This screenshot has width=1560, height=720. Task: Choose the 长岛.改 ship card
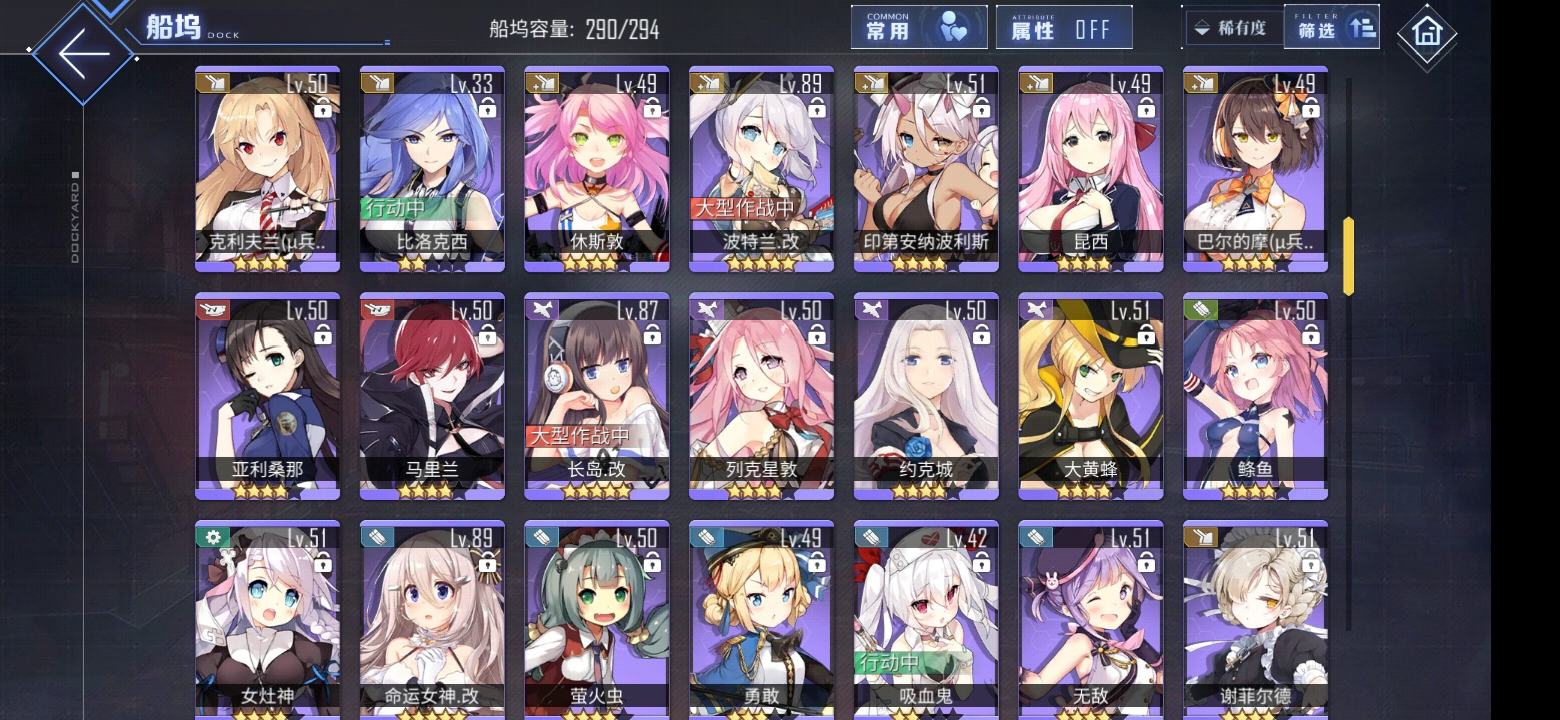click(x=596, y=395)
